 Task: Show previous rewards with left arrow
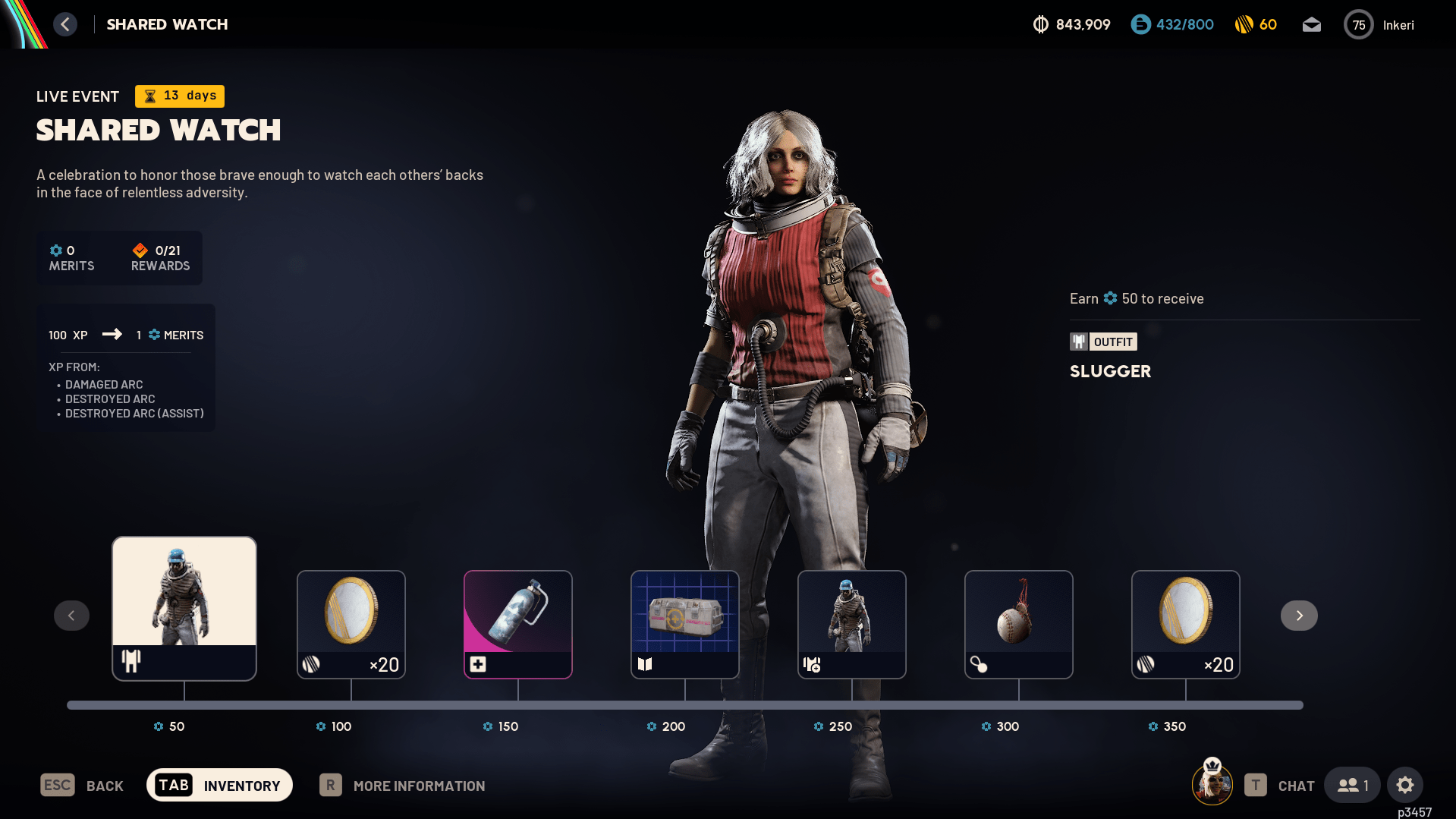[71, 616]
